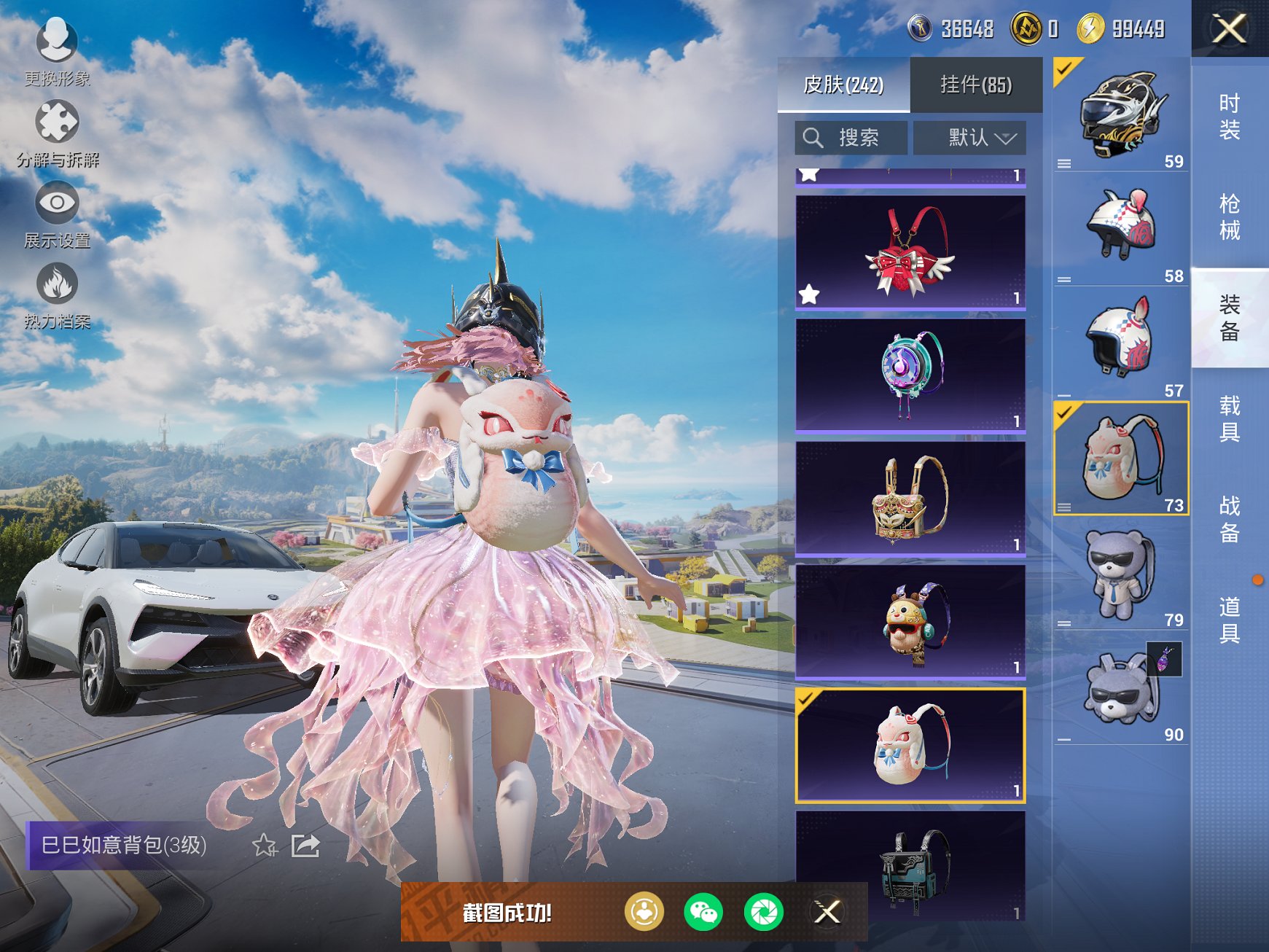Open the 载具 vehicles category
1269x952 pixels.
click(x=1230, y=418)
